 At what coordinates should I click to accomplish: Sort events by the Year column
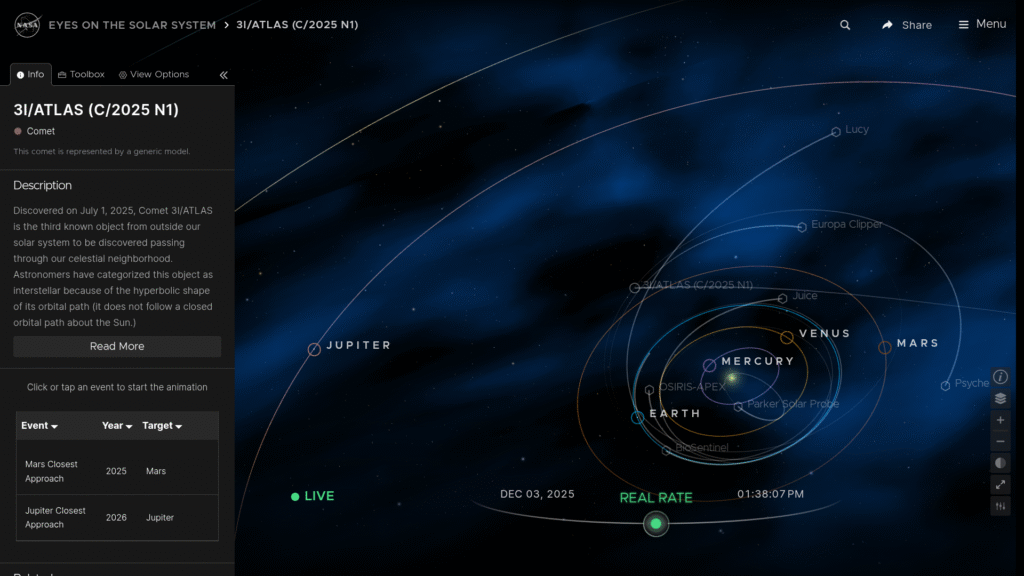(117, 426)
